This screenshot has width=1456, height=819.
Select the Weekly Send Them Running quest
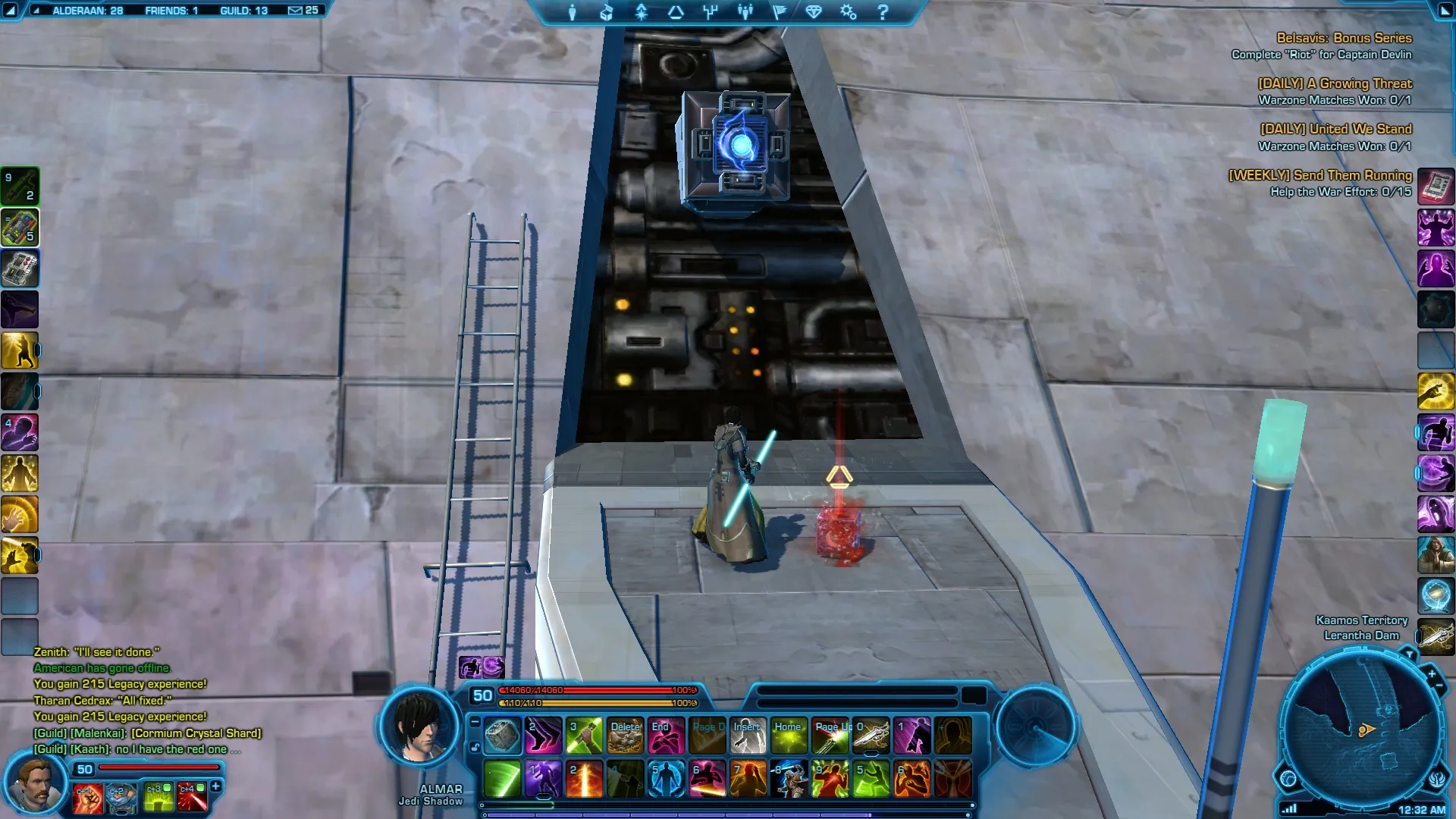[1319, 175]
